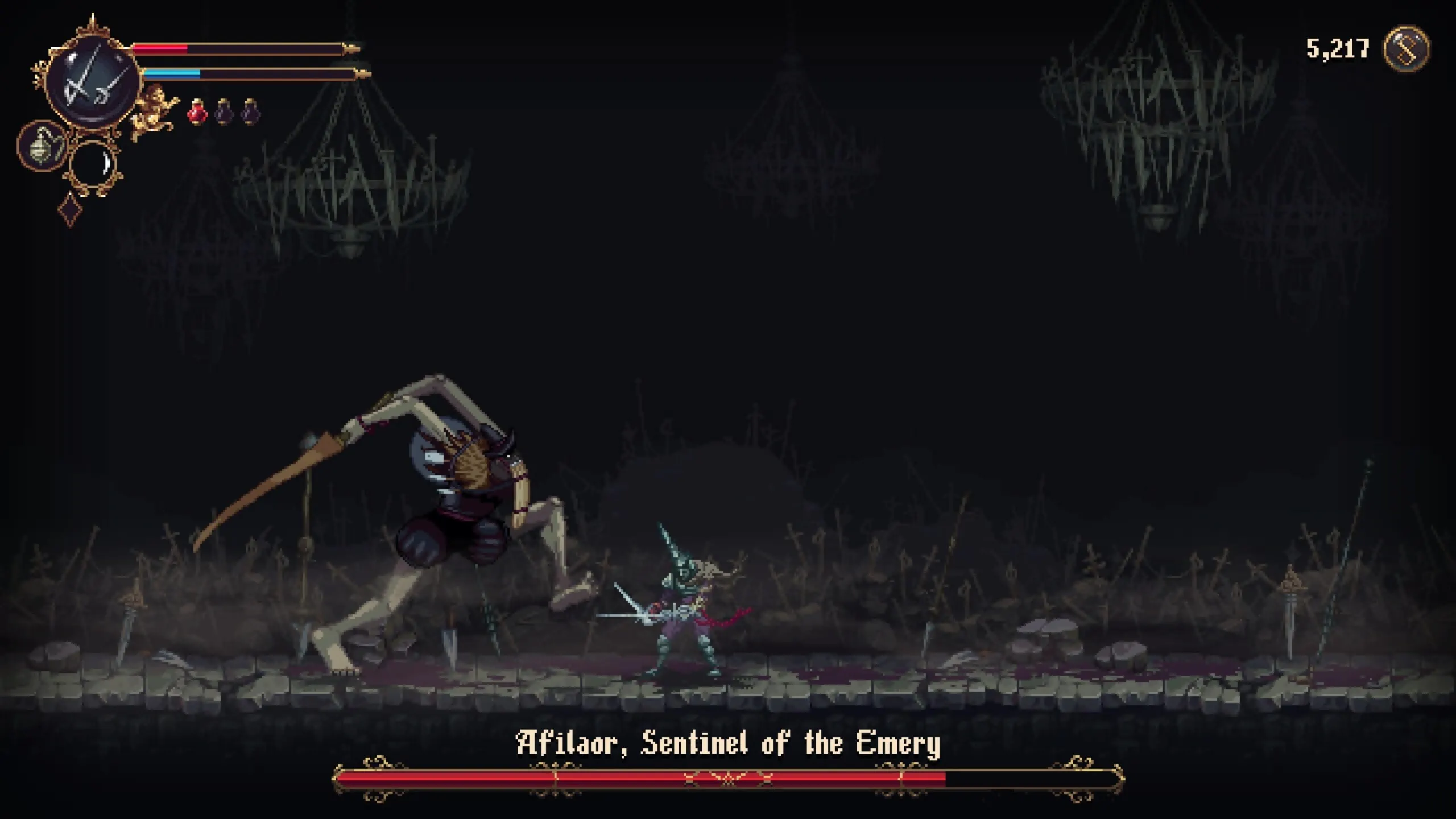Select the dark diamond slot
Viewport: 1456px width, 819px height.
point(71,209)
